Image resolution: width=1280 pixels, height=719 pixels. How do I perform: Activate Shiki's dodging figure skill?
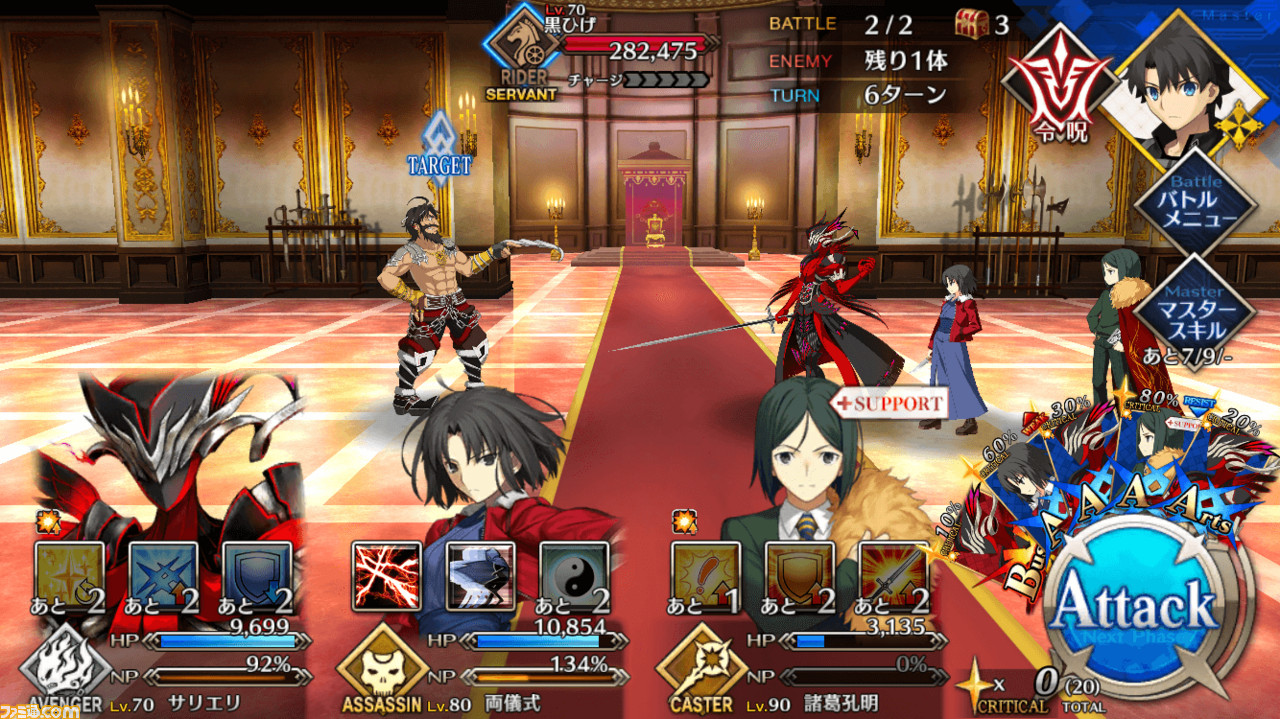(480, 576)
